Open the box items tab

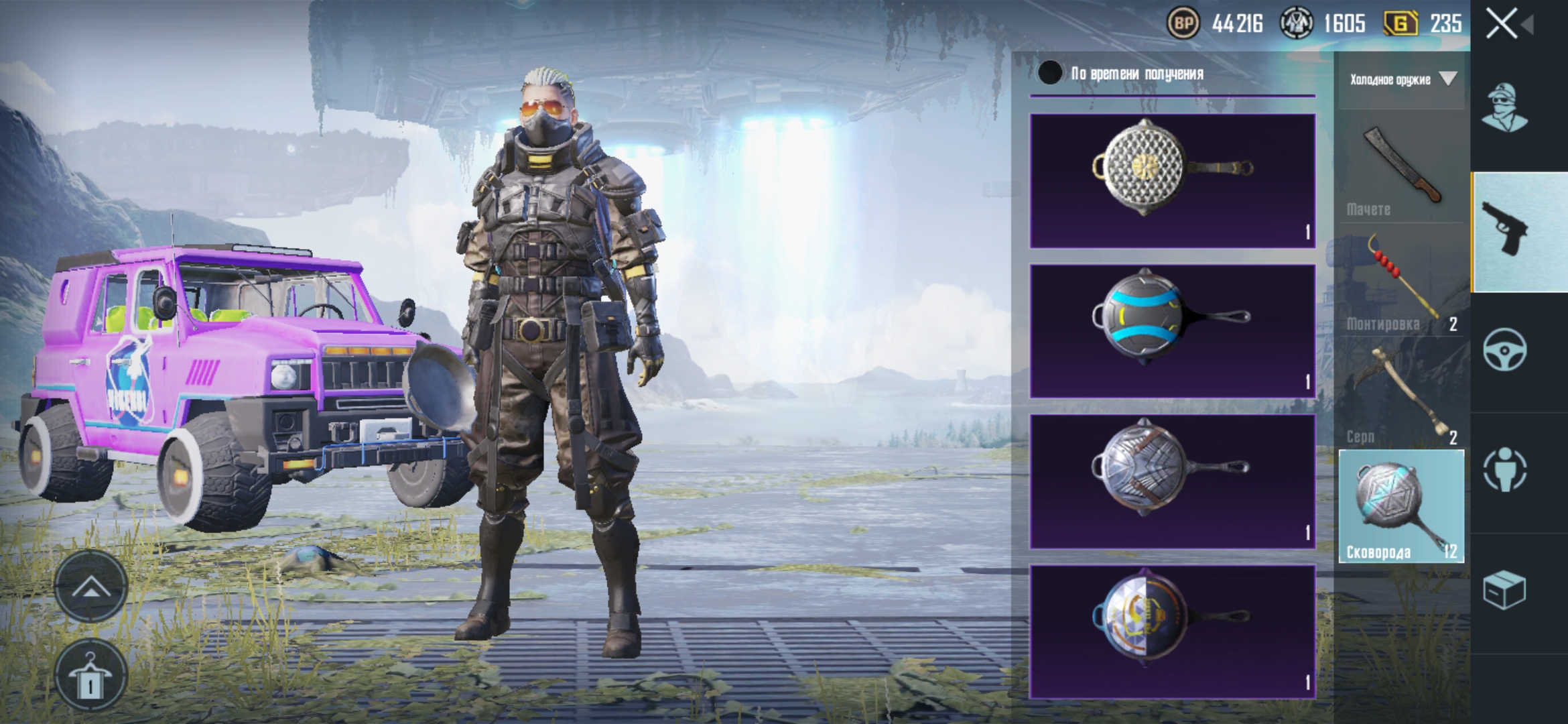[1504, 590]
